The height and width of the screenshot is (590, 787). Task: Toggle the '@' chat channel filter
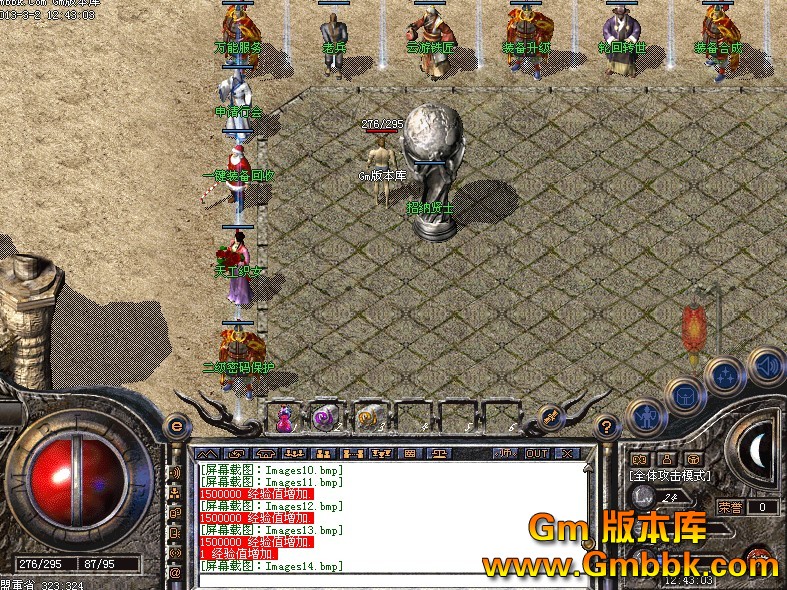(175, 572)
